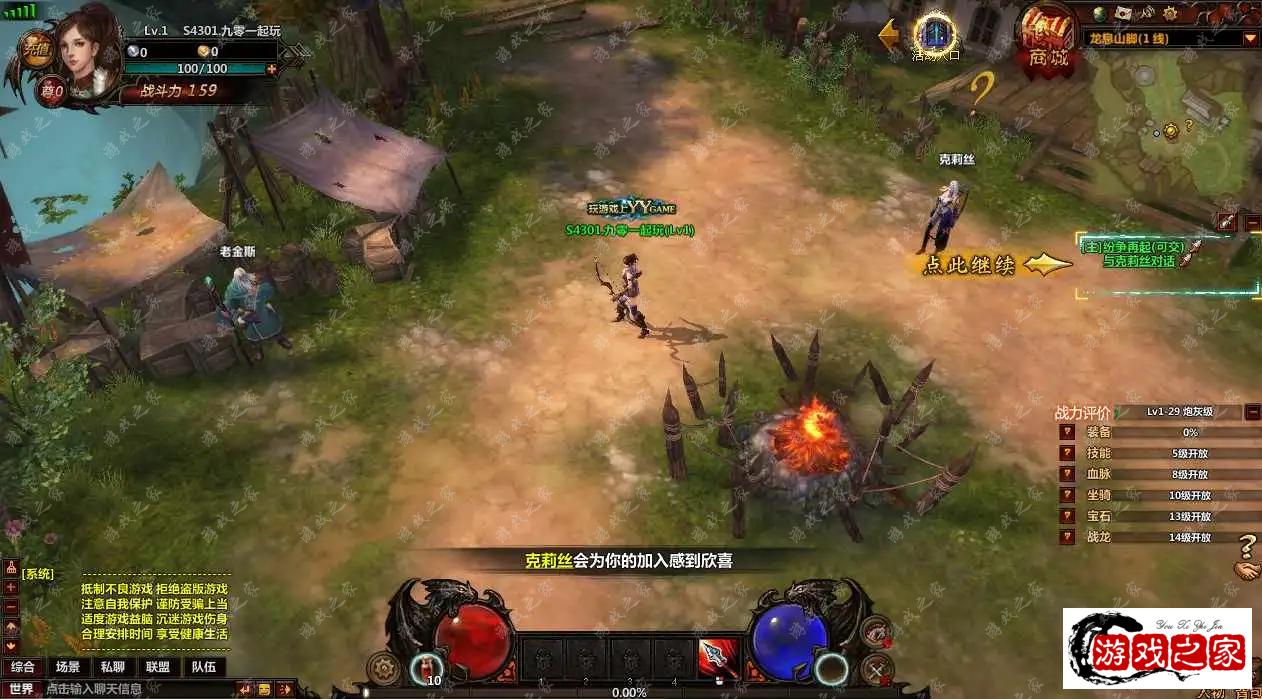Screen dimensions: 1262x699
Task: Open the gear settings icon above the minimap
Action: coord(1173,13)
